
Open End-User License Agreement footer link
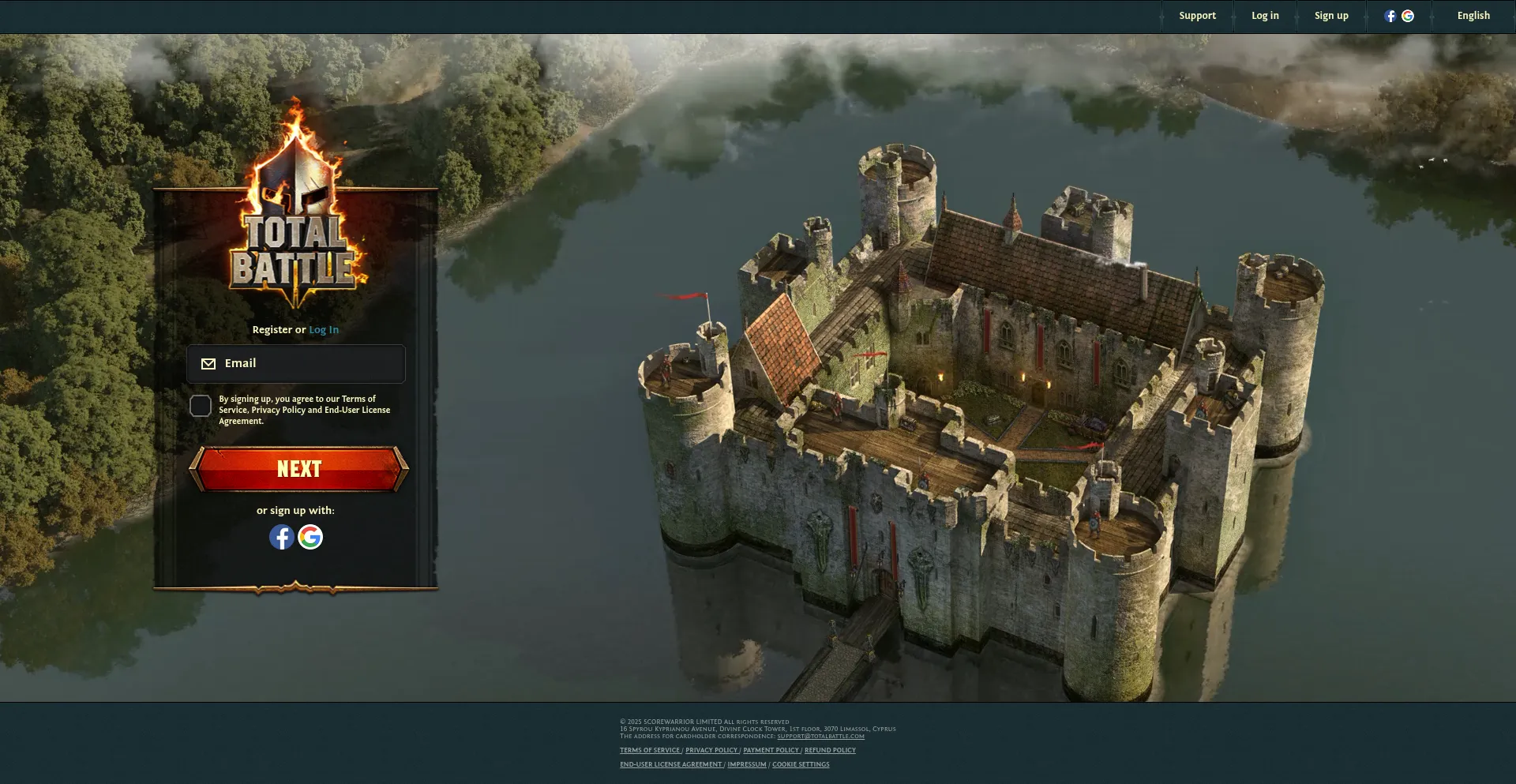[x=671, y=765]
